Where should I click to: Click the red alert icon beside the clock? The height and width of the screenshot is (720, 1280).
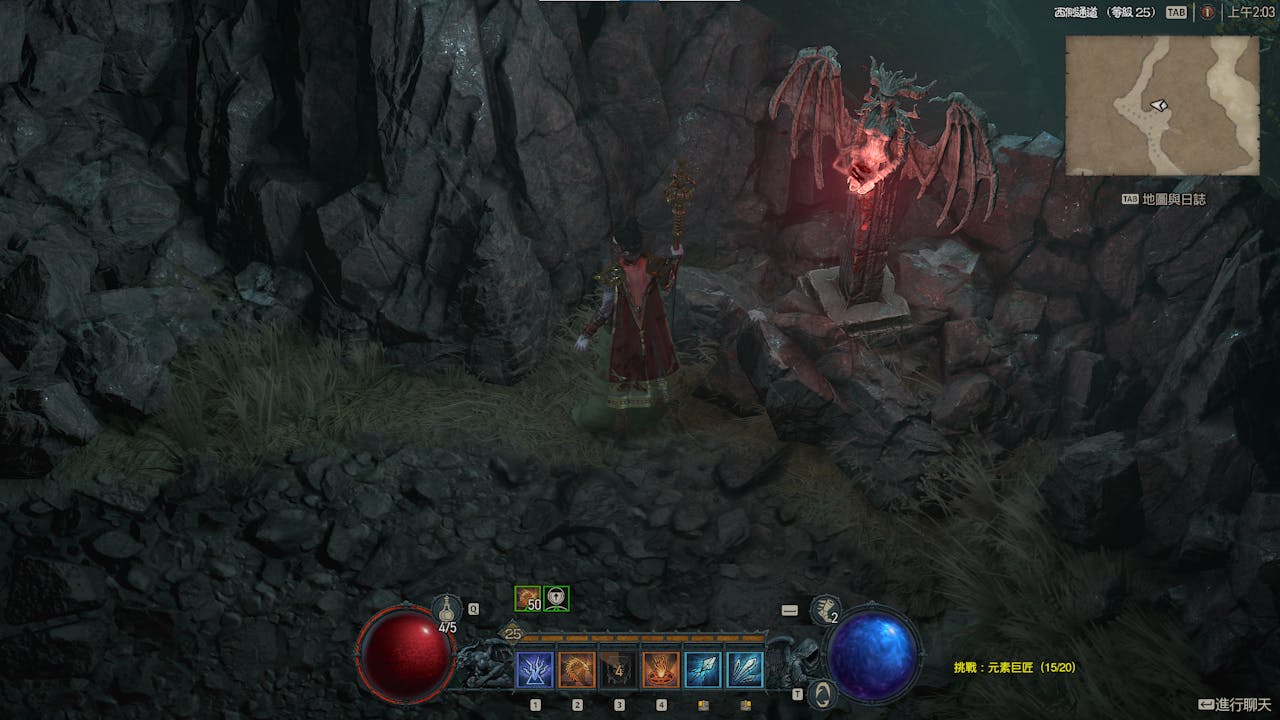(1207, 12)
